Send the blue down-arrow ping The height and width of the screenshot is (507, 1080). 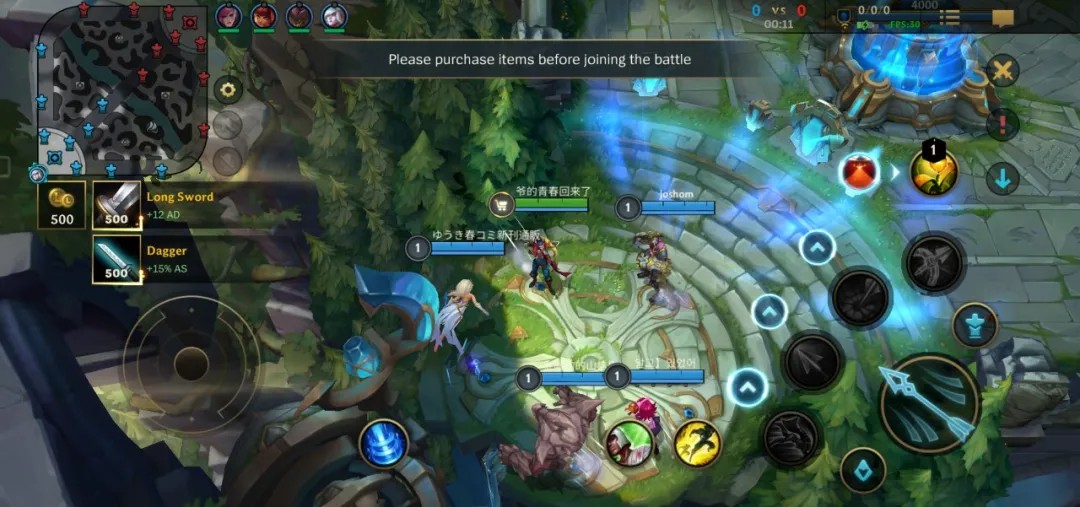[1001, 179]
